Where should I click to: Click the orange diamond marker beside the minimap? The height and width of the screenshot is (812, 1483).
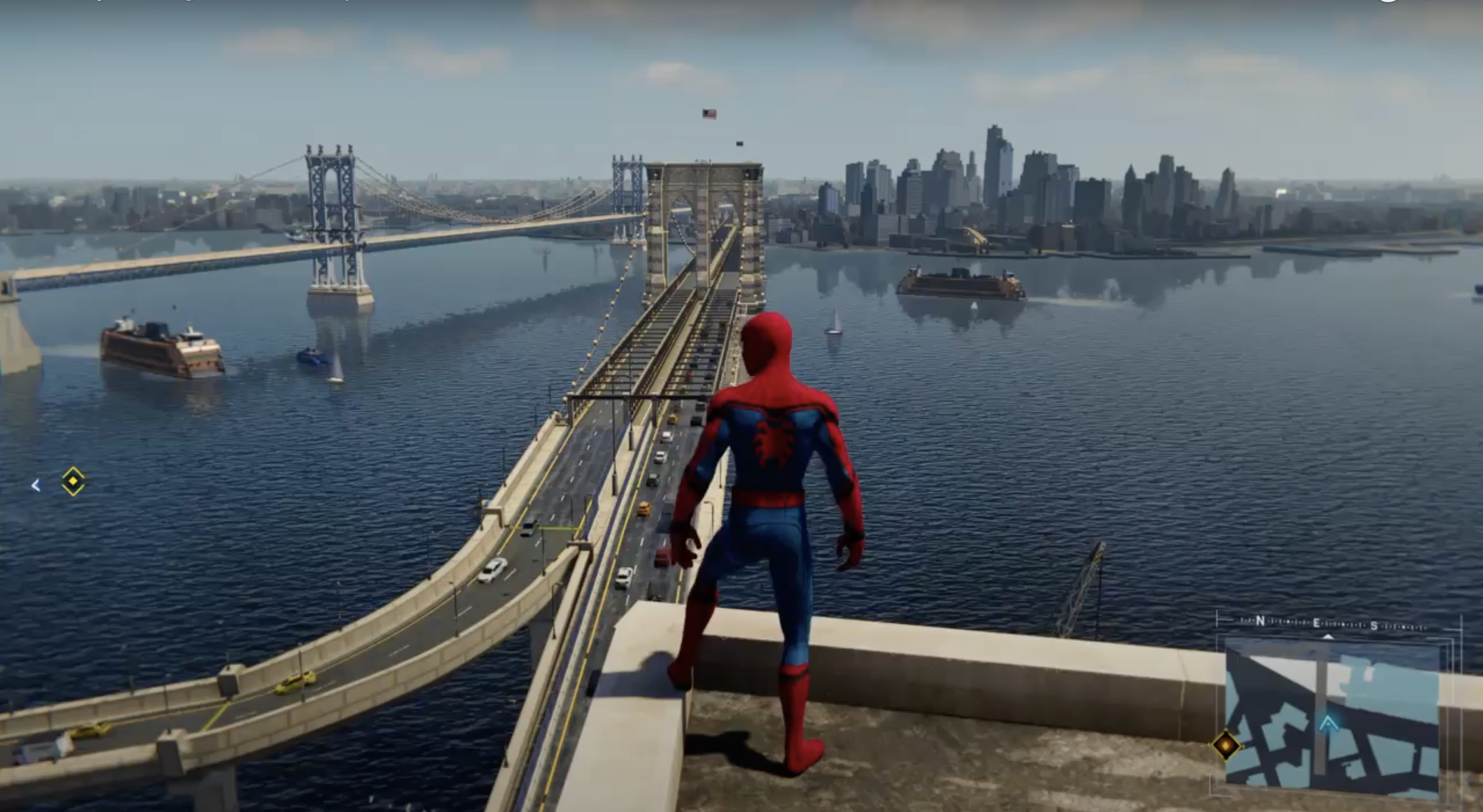click(1226, 746)
